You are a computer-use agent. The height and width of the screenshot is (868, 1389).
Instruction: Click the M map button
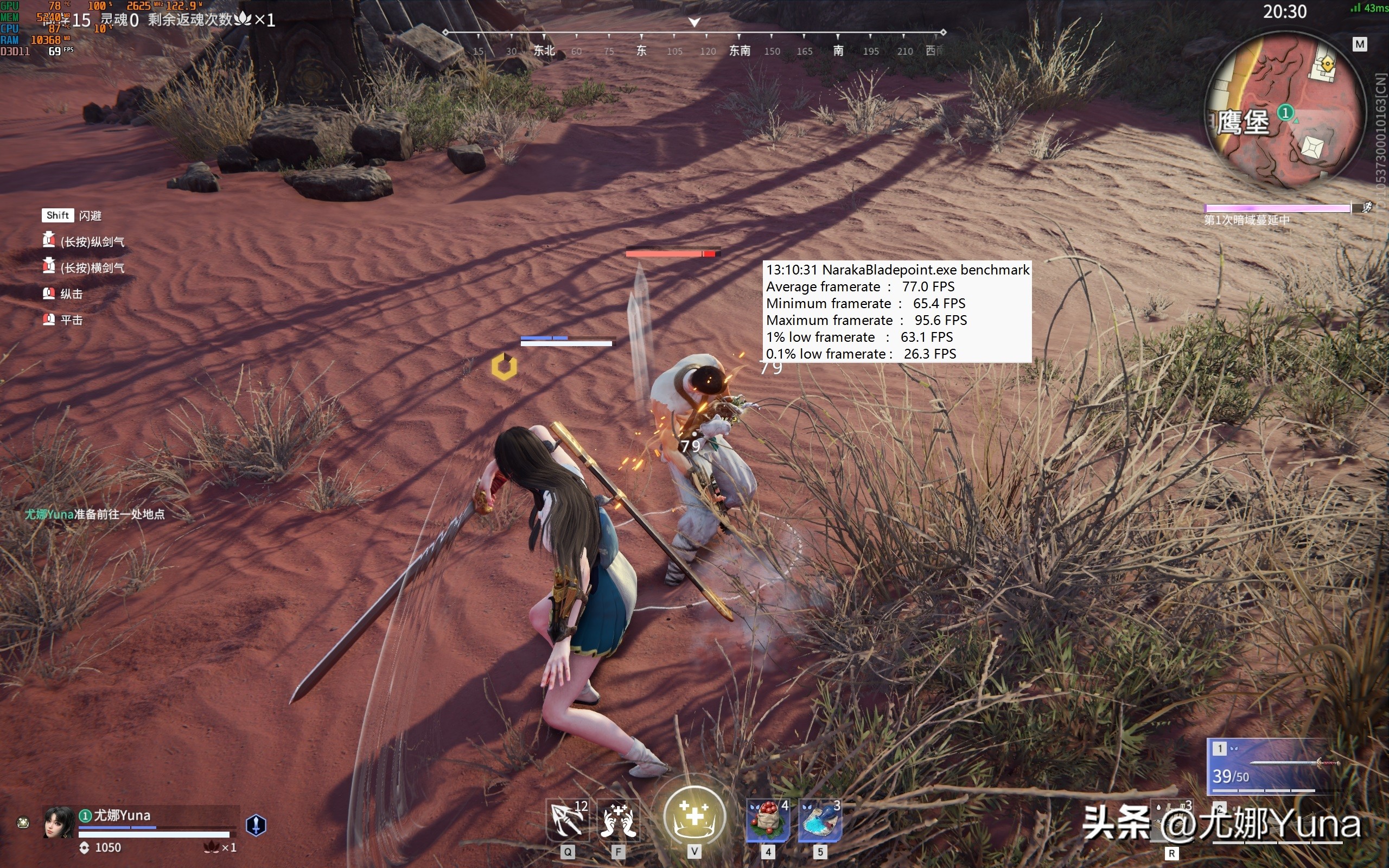tap(1359, 44)
